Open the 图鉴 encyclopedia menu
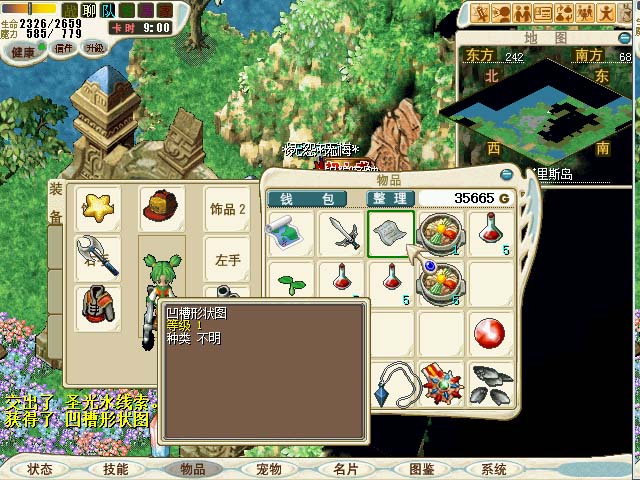 pos(421,468)
